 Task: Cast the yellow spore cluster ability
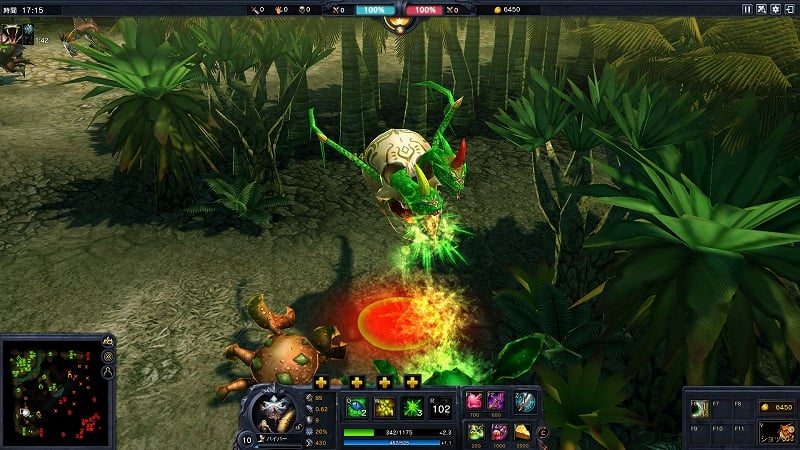point(384,408)
